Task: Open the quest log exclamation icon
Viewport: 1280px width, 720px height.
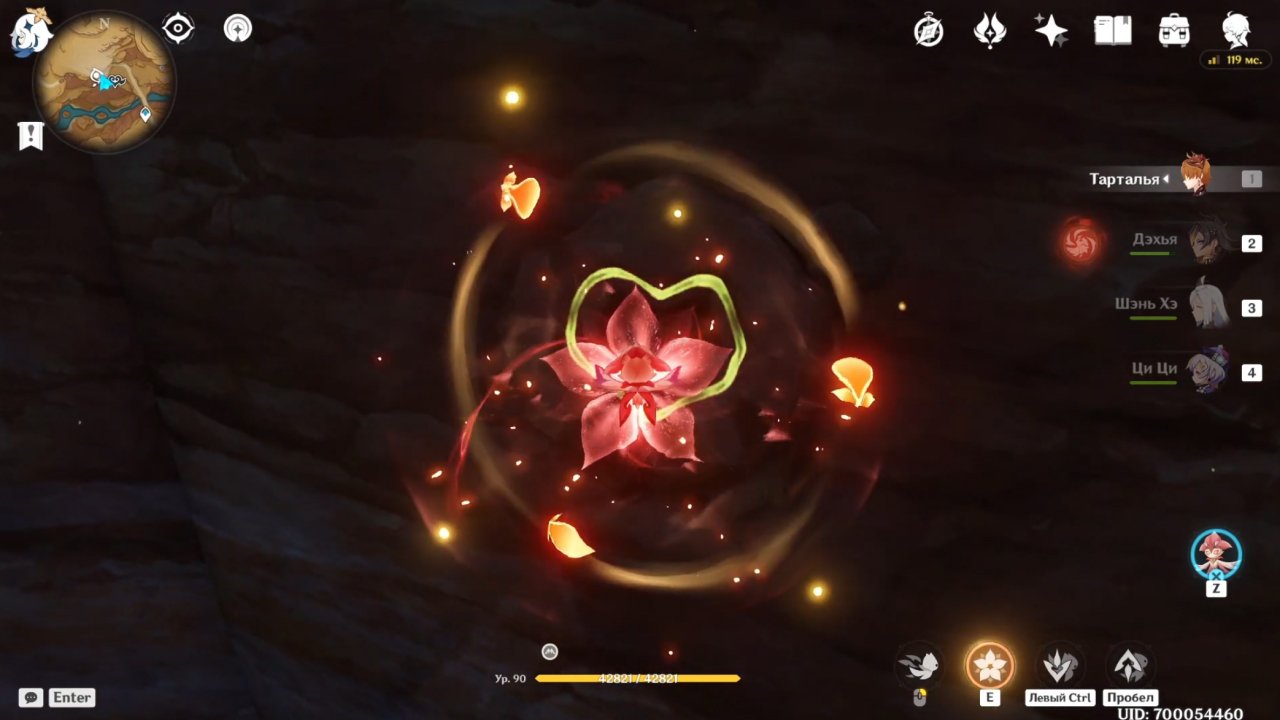Action: pyautogui.click(x=31, y=135)
